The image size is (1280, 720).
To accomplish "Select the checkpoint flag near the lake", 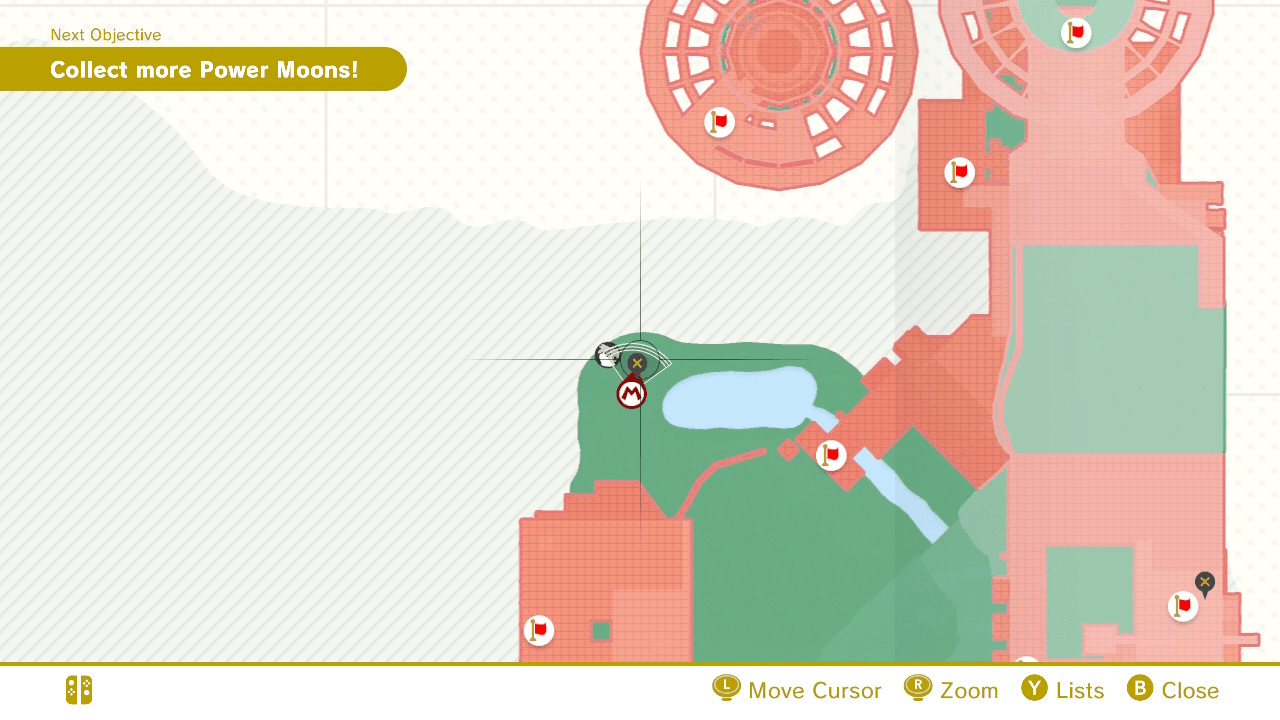I will tap(830, 455).
